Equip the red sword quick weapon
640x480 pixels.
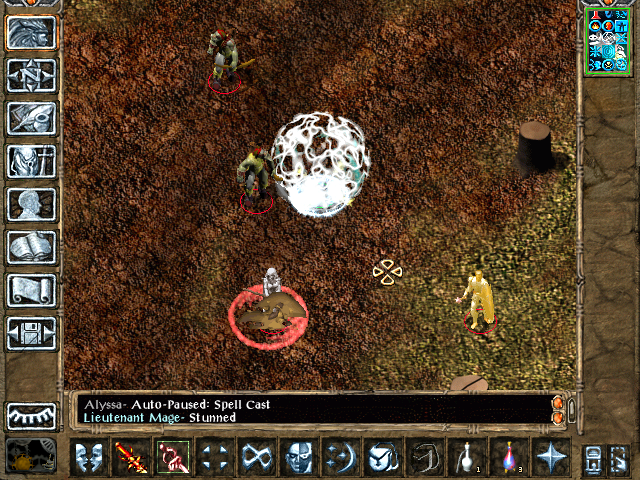coord(131,456)
